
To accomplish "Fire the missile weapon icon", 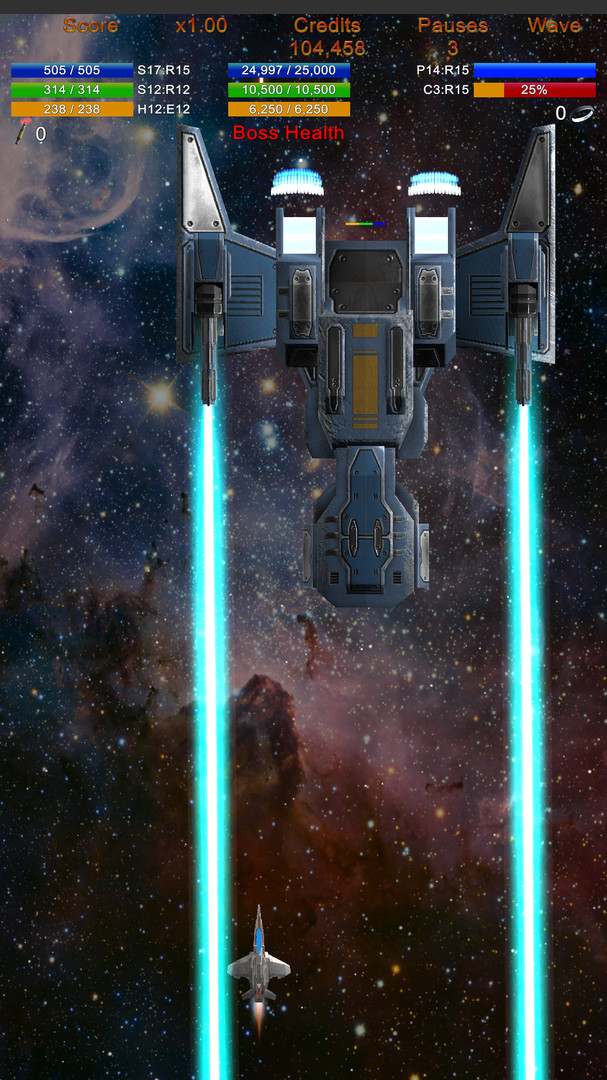I will 22,133.
